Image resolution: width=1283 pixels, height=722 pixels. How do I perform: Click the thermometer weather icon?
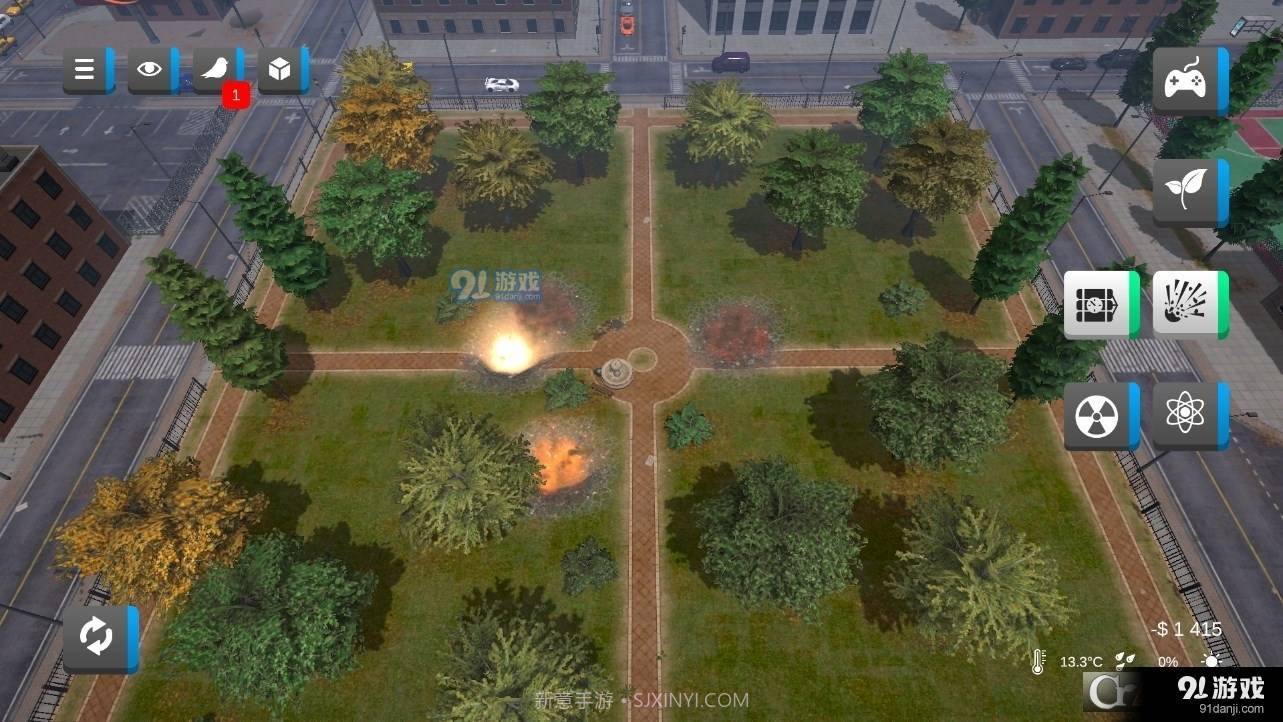tap(1039, 661)
